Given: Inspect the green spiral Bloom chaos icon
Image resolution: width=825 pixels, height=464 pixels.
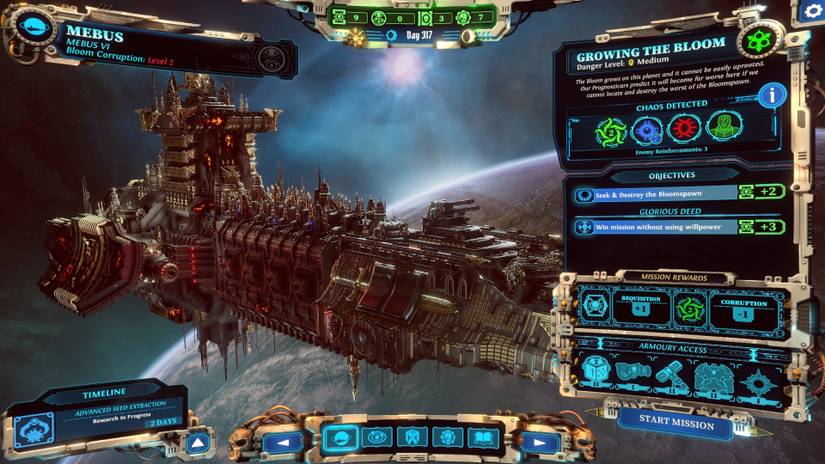Looking at the screenshot, I should click(610, 130).
